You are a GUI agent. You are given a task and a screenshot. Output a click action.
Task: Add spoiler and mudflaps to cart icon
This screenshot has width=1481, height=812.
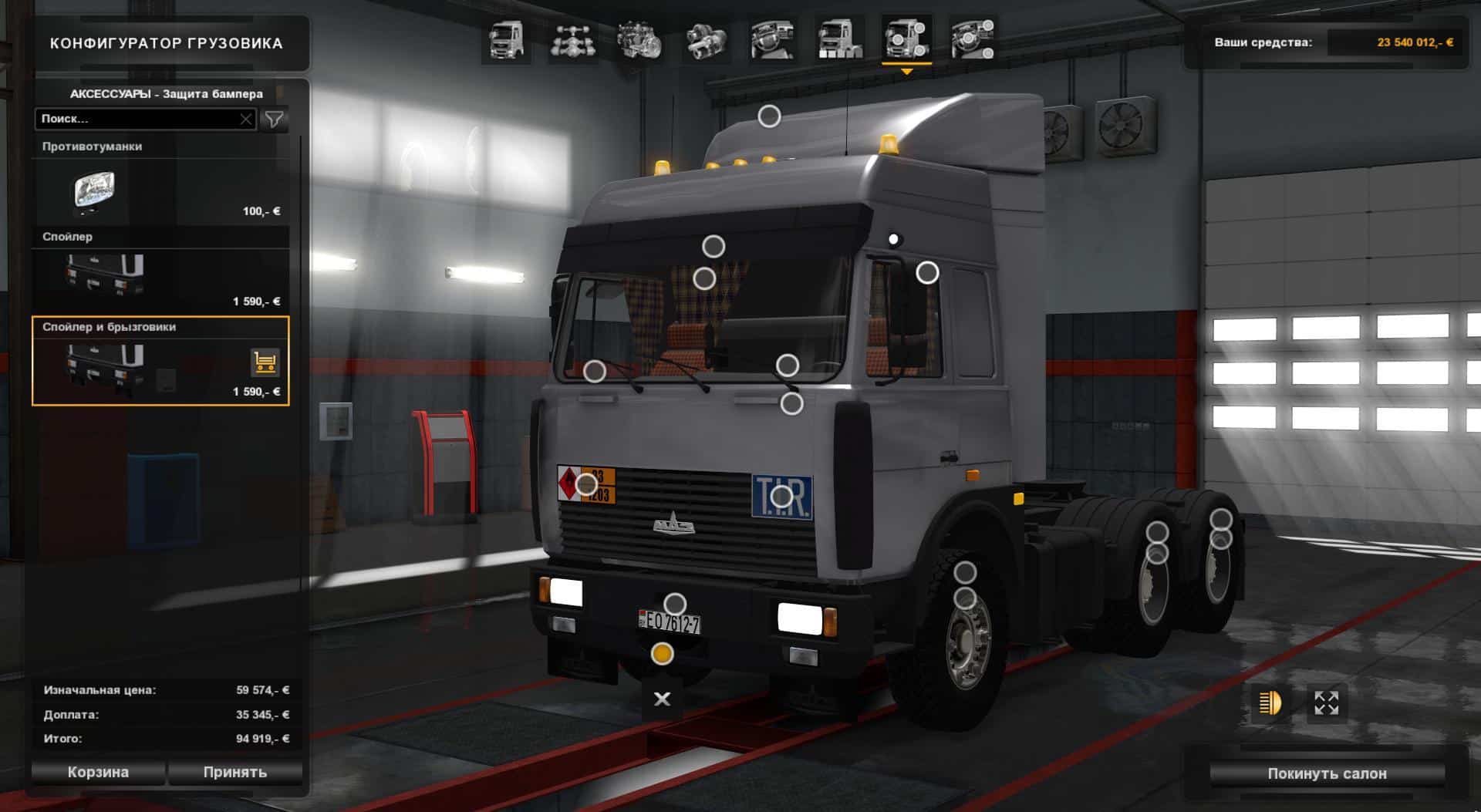click(265, 362)
